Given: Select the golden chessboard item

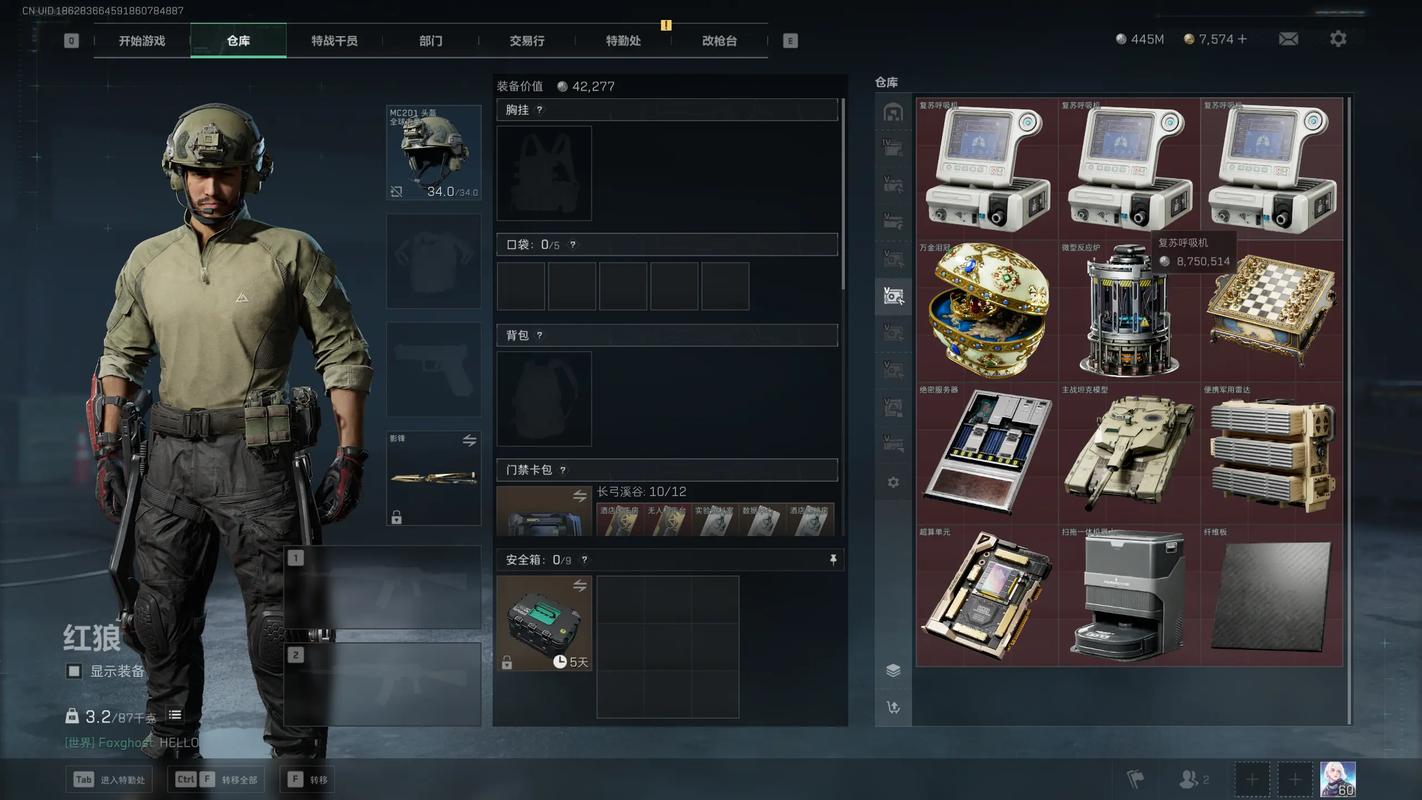Looking at the screenshot, I should [x=1271, y=309].
